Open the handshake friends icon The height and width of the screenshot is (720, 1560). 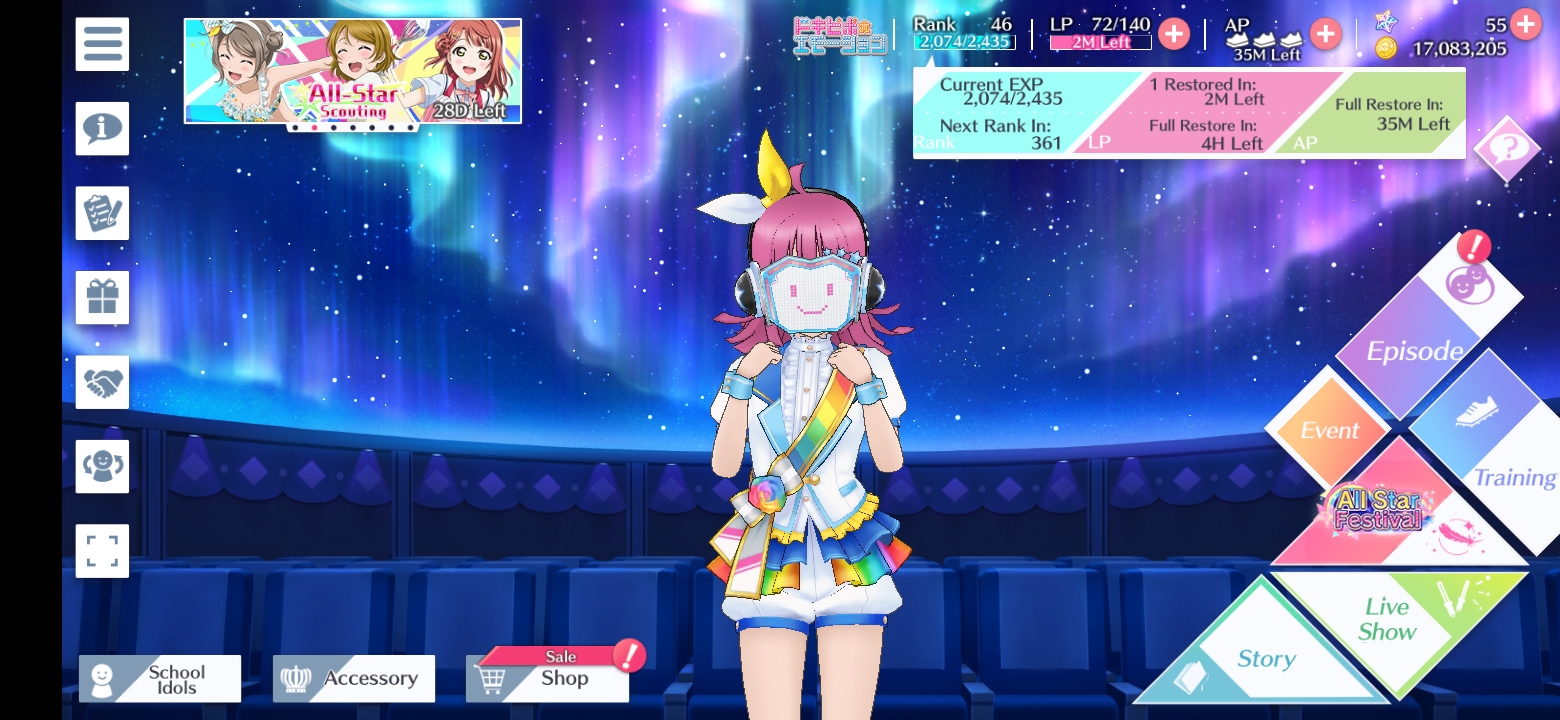coord(102,382)
